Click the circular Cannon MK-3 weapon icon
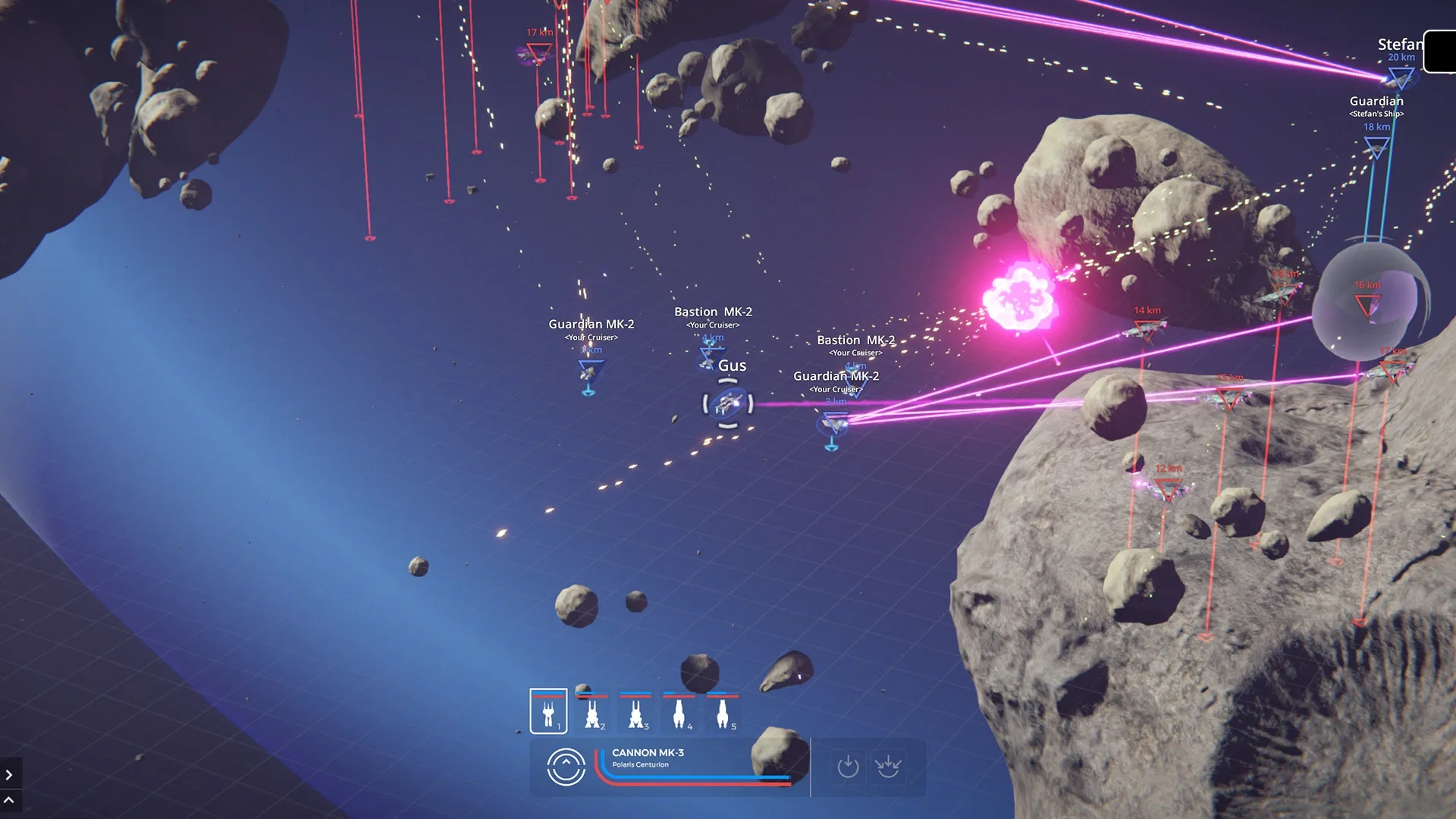The image size is (1456, 819). [x=566, y=767]
